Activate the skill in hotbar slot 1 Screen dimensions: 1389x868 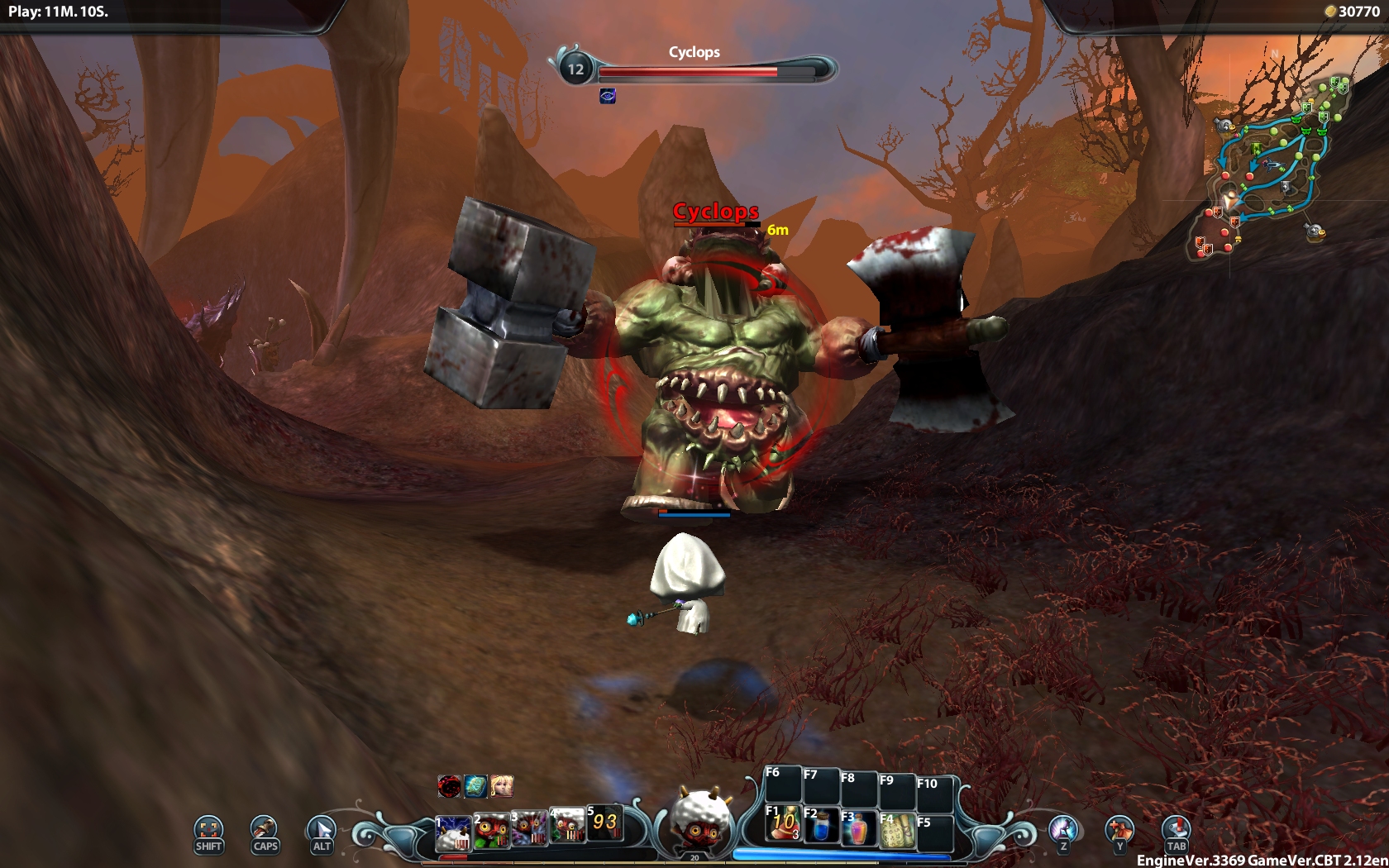click(453, 832)
